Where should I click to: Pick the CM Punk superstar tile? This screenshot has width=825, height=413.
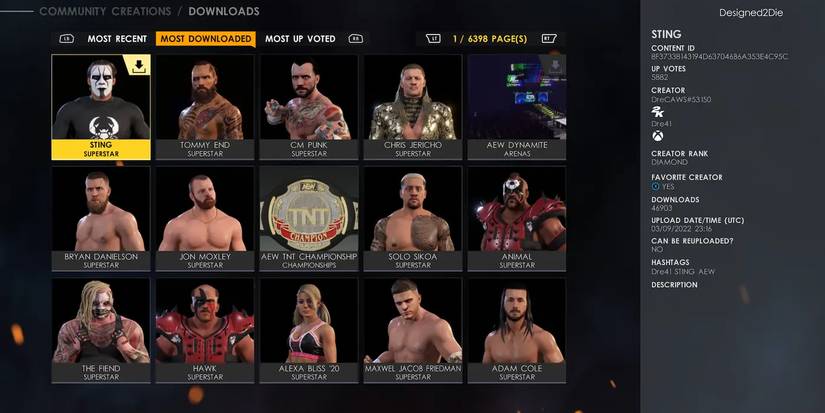[309, 105]
